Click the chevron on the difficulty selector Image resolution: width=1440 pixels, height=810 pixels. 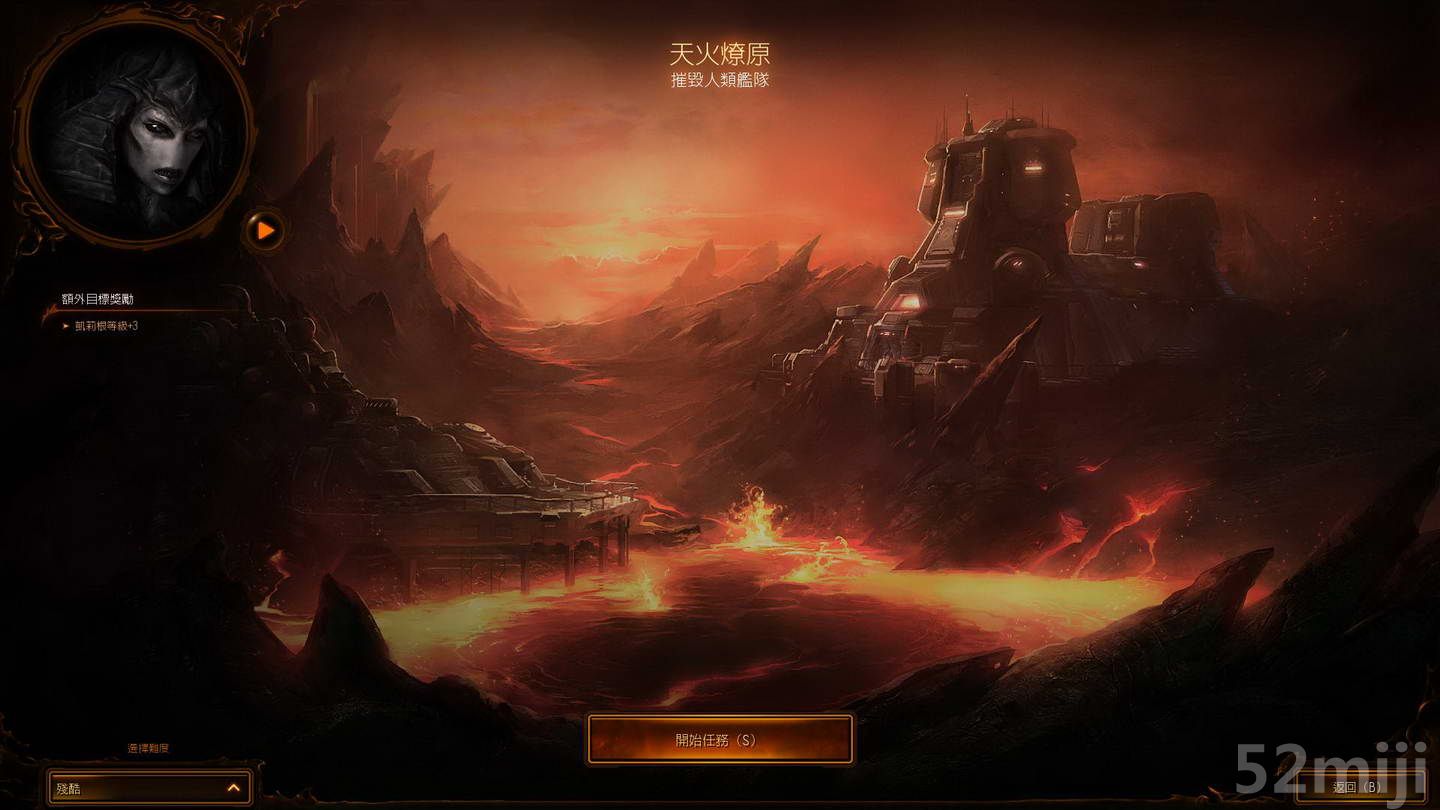pyautogui.click(x=232, y=787)
